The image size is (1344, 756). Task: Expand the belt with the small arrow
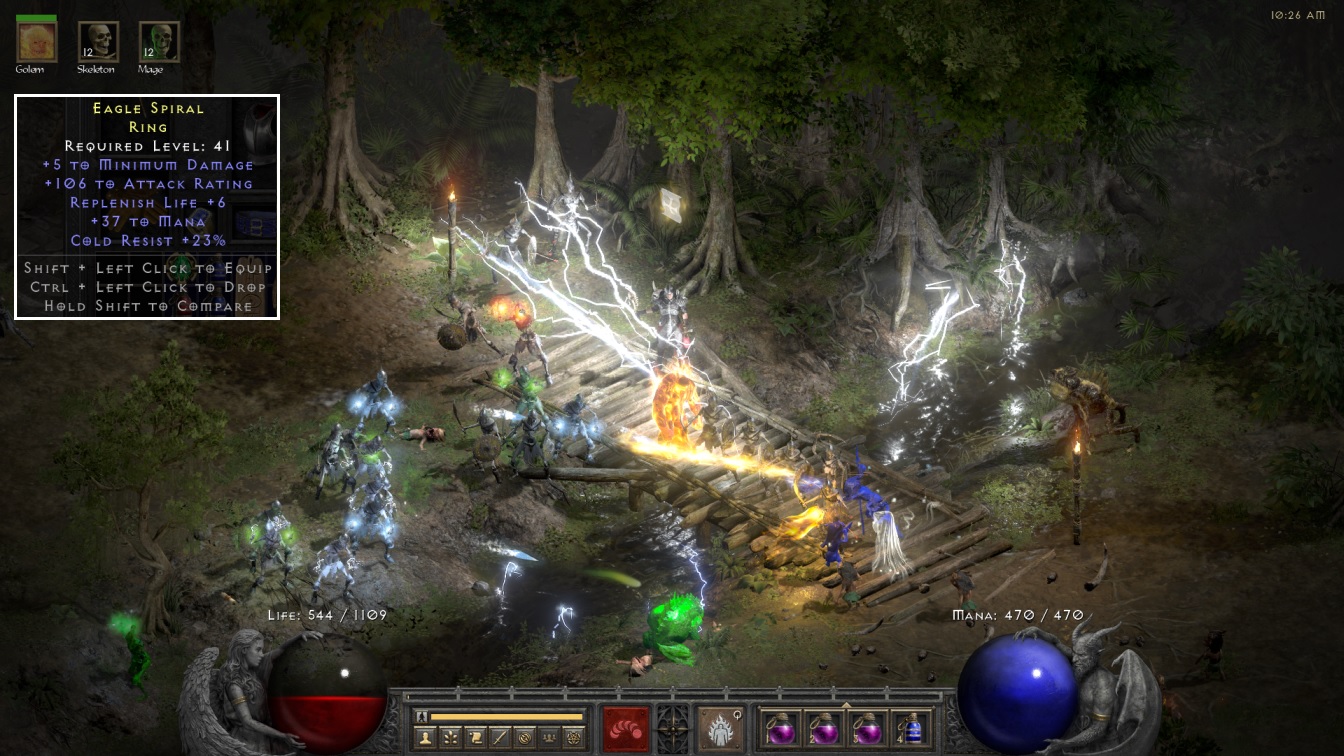(847, 704)
